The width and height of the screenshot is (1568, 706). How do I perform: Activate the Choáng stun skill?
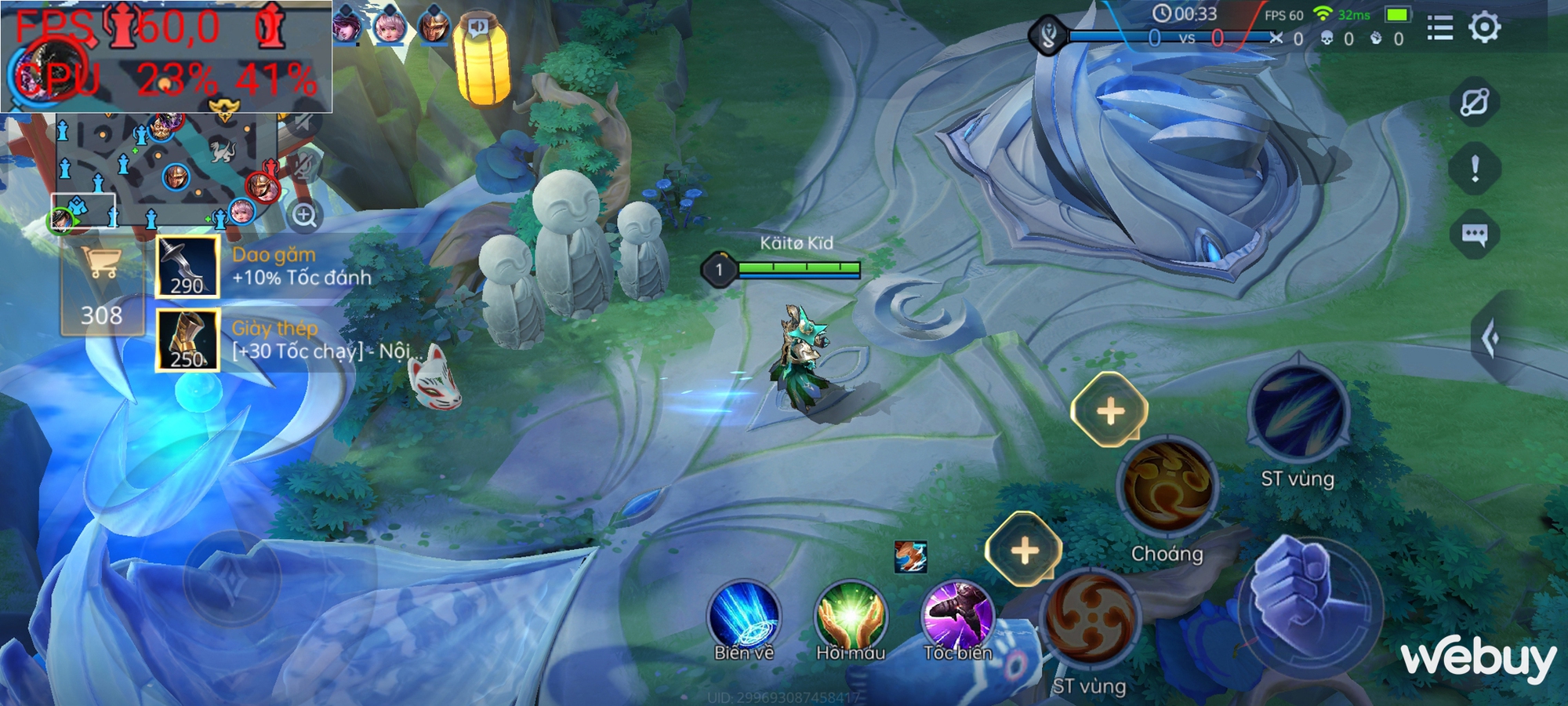[1167, 488]
